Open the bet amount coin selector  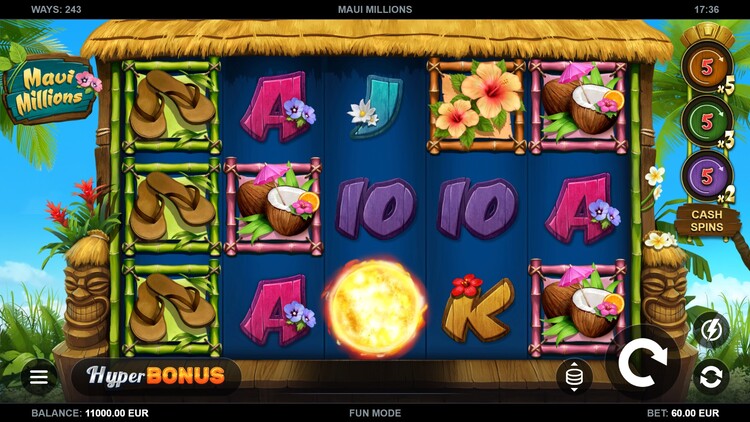tap(574, 376)
